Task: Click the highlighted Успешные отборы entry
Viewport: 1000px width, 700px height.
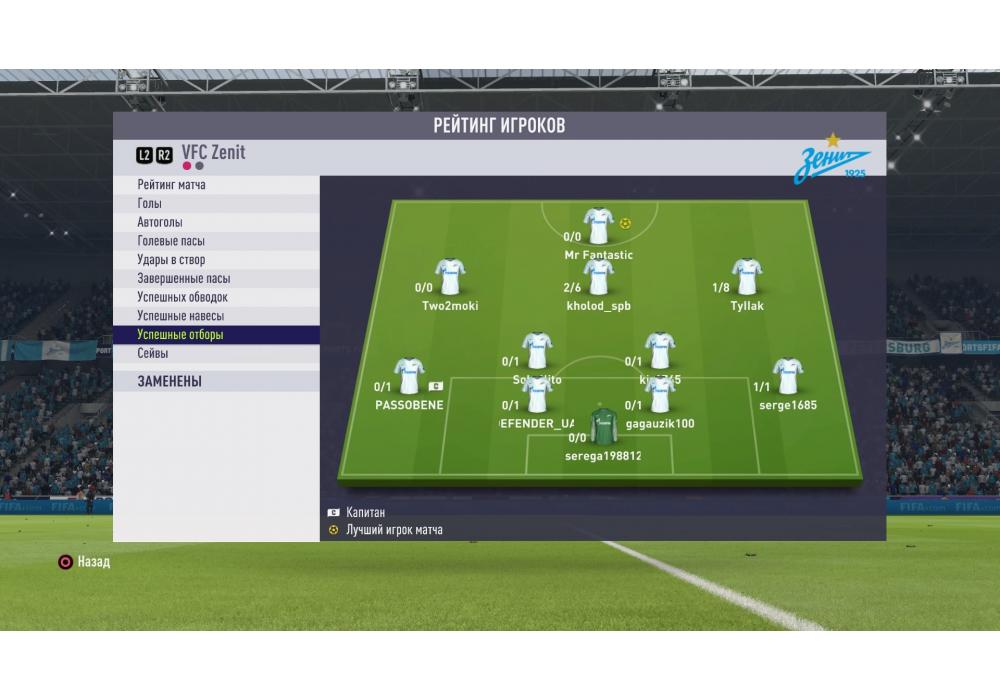Action: [x=180, y=335]
